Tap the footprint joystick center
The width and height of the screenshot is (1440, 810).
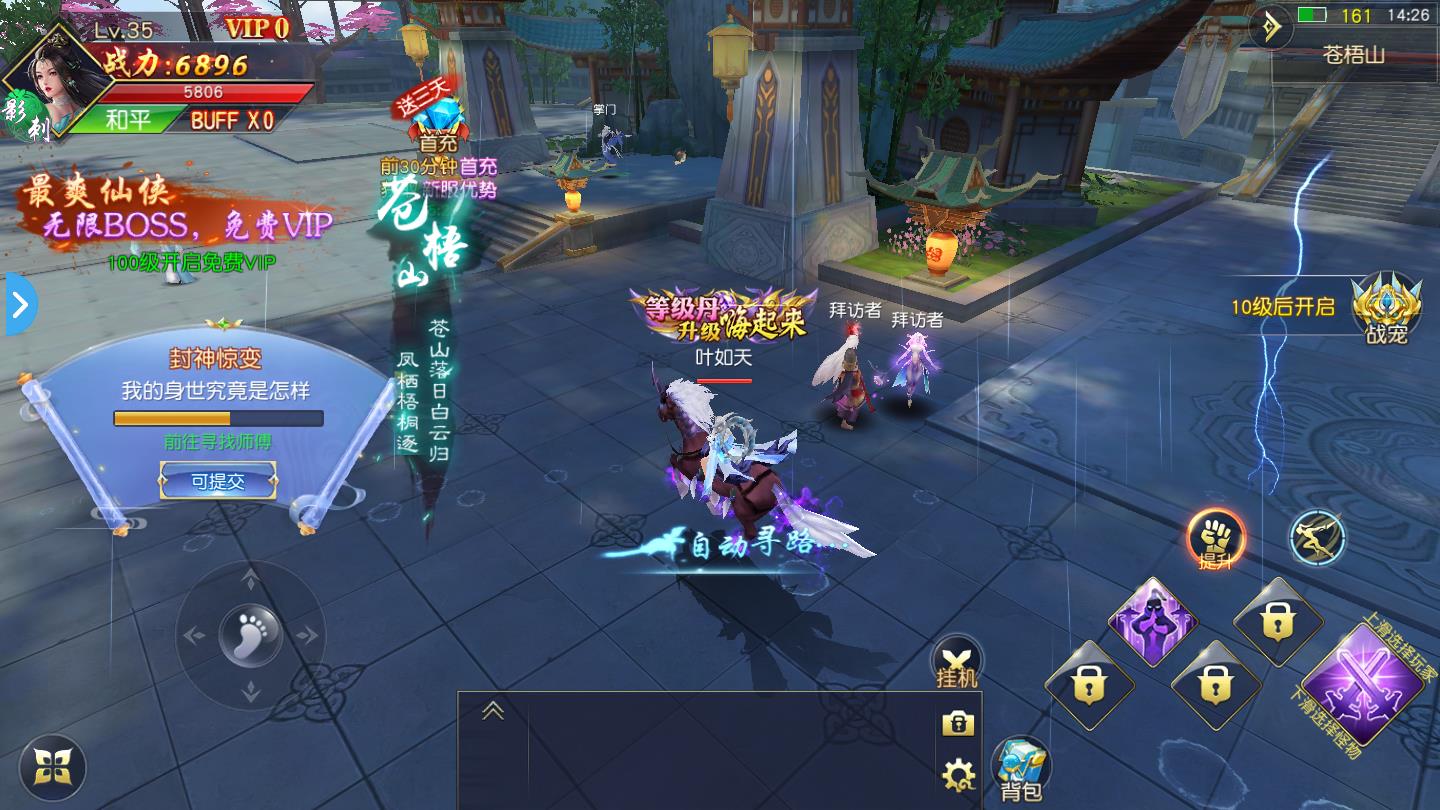(x=250, y=635)
